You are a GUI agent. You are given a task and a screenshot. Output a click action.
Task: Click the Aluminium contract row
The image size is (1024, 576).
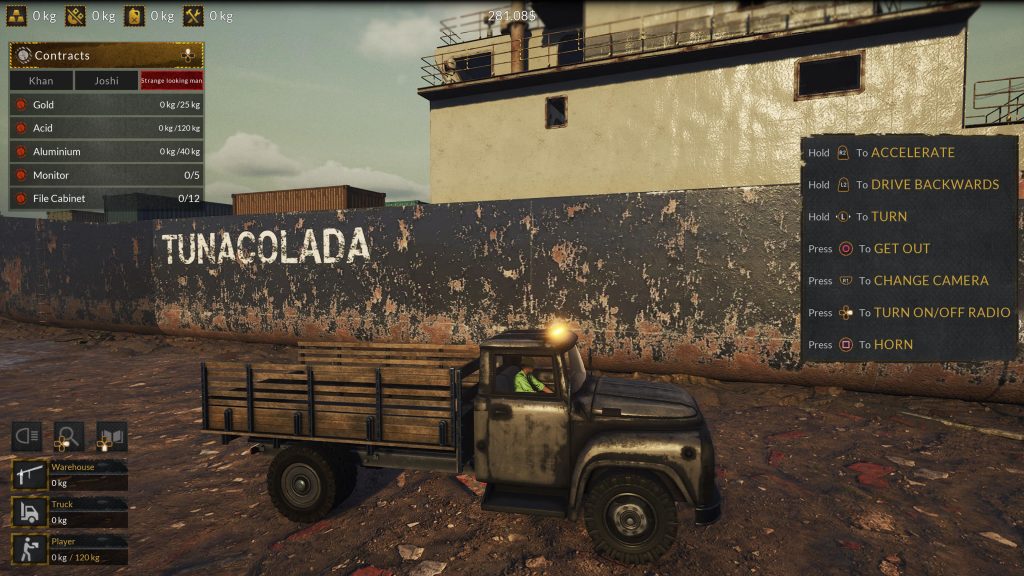point(106,151)
